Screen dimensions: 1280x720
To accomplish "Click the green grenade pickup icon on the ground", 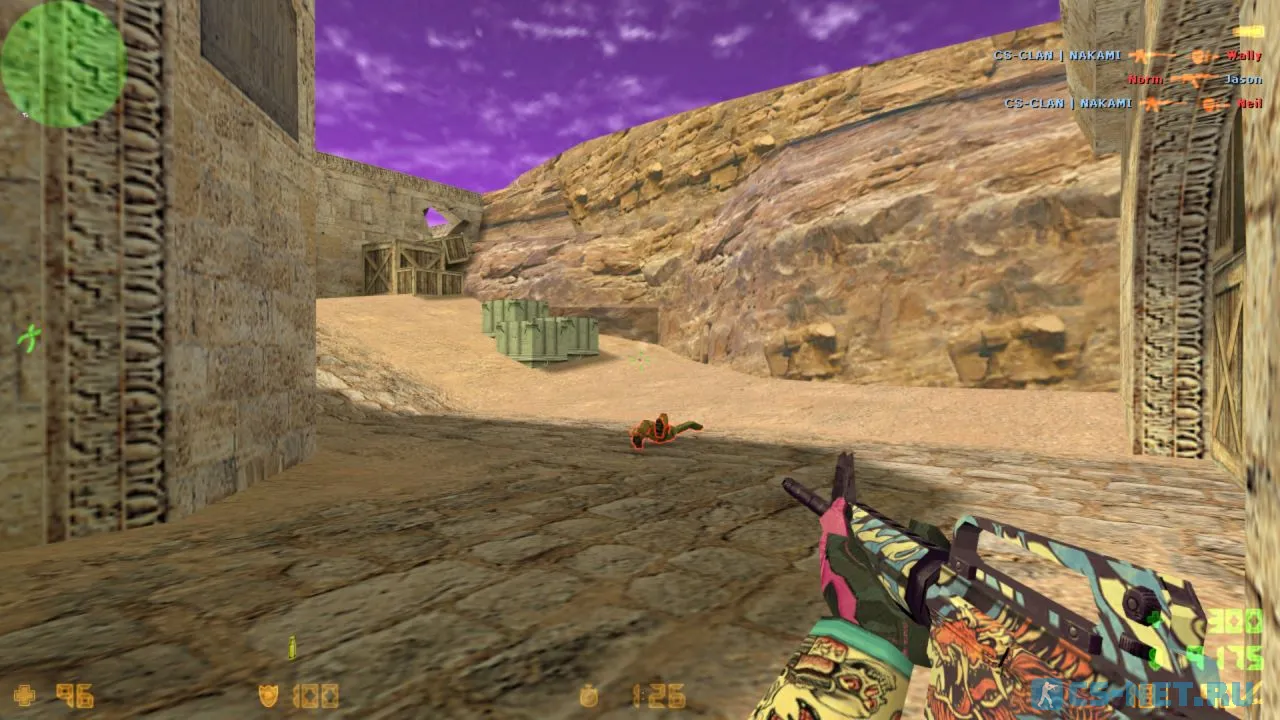I will click(x=293, y=648).
